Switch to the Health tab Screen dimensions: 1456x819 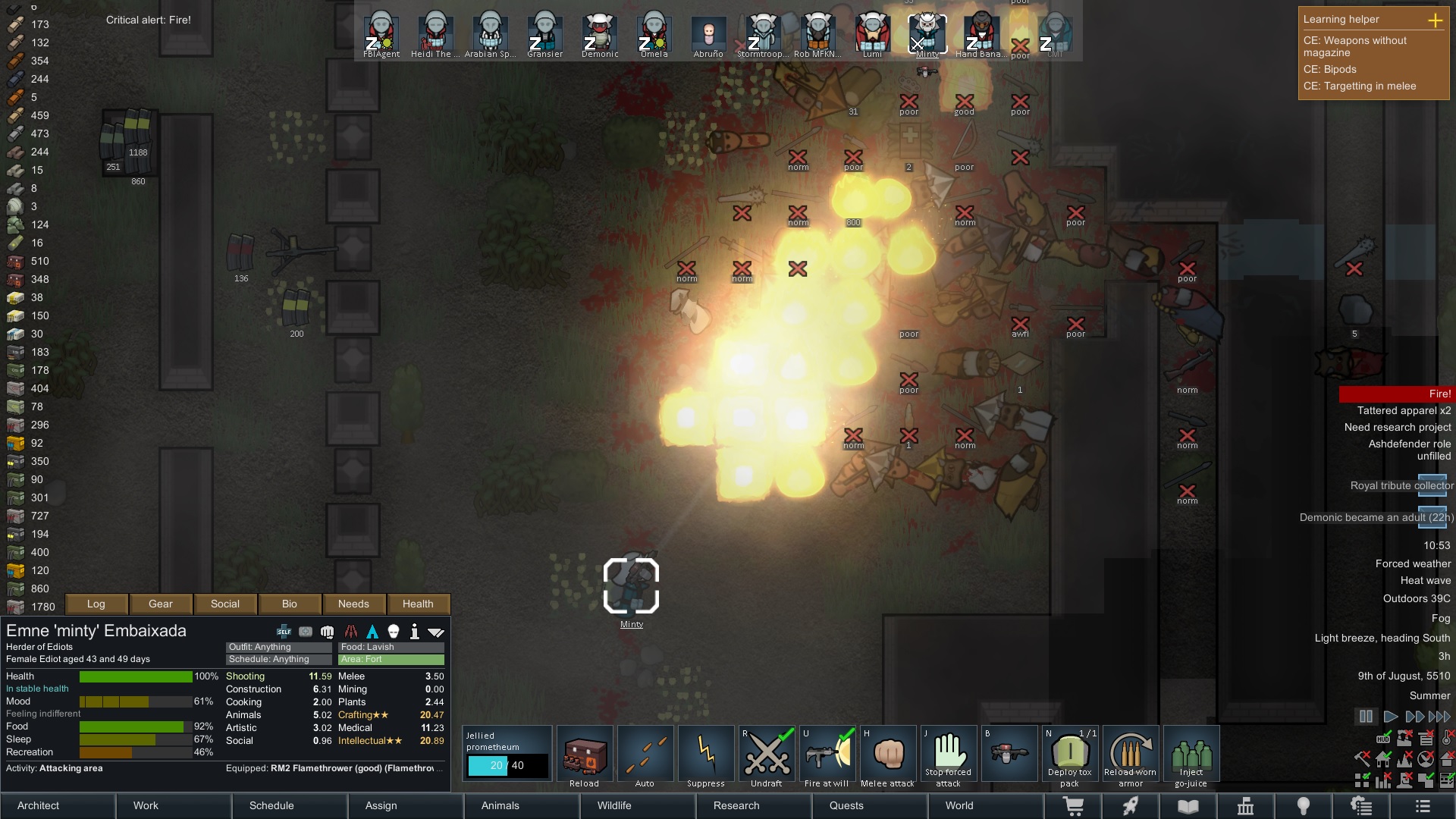[418, 604]
